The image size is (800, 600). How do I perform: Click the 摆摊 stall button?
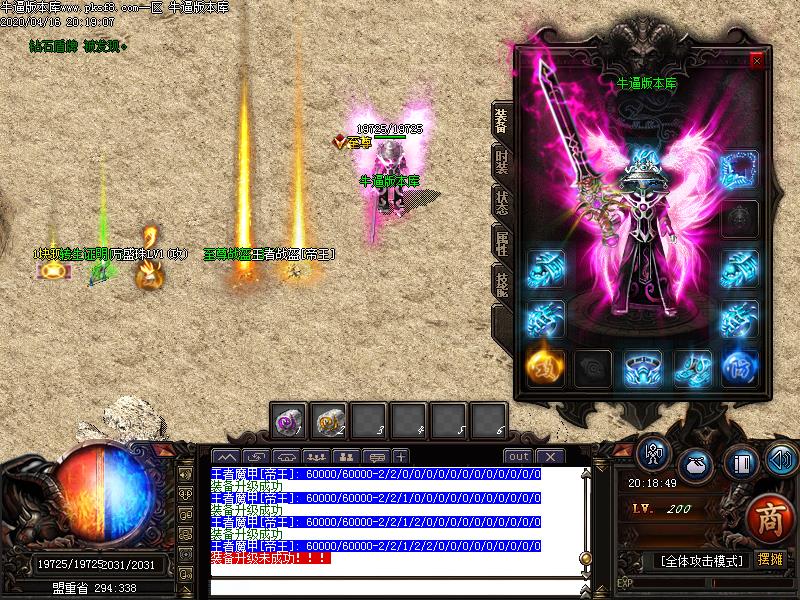tap(770, 559)
